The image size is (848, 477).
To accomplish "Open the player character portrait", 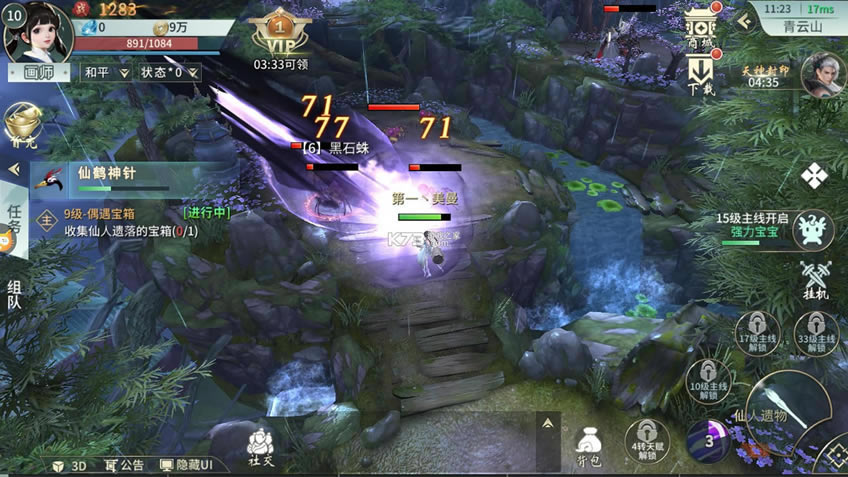I will pyautogui.click(x=36, y=31).
